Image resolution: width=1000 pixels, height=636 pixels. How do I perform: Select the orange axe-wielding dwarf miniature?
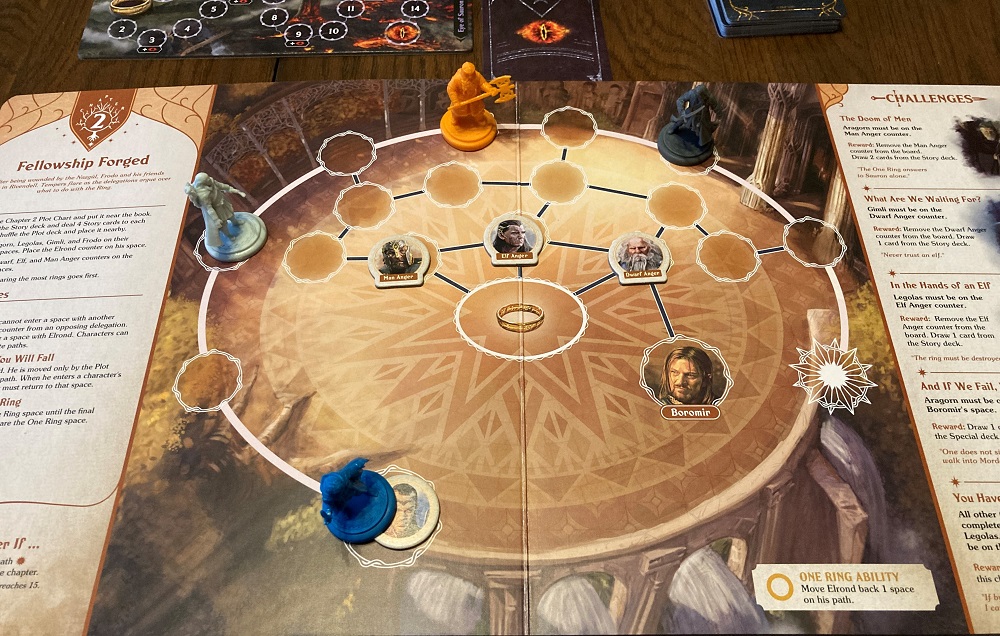[x=471, y=108]
